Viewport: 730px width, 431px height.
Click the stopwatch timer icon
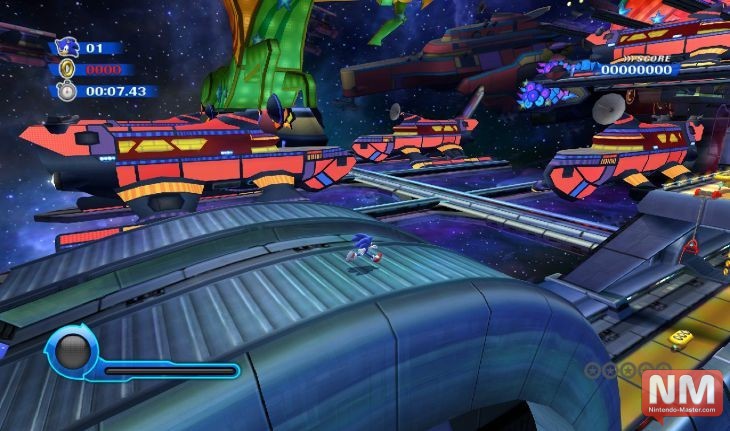68,92
